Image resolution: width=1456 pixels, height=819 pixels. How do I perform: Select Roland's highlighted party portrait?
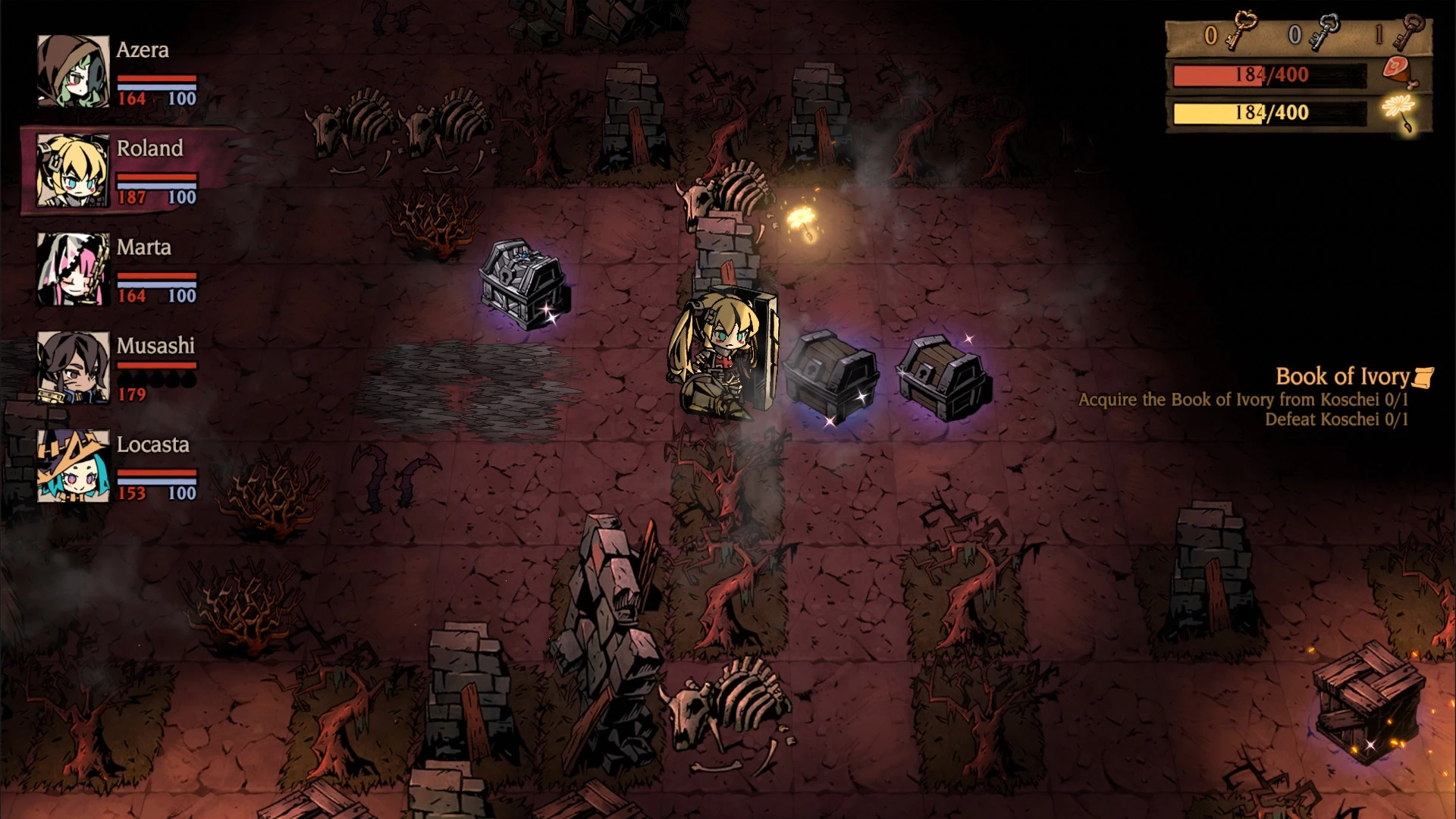tap(72, 170)
